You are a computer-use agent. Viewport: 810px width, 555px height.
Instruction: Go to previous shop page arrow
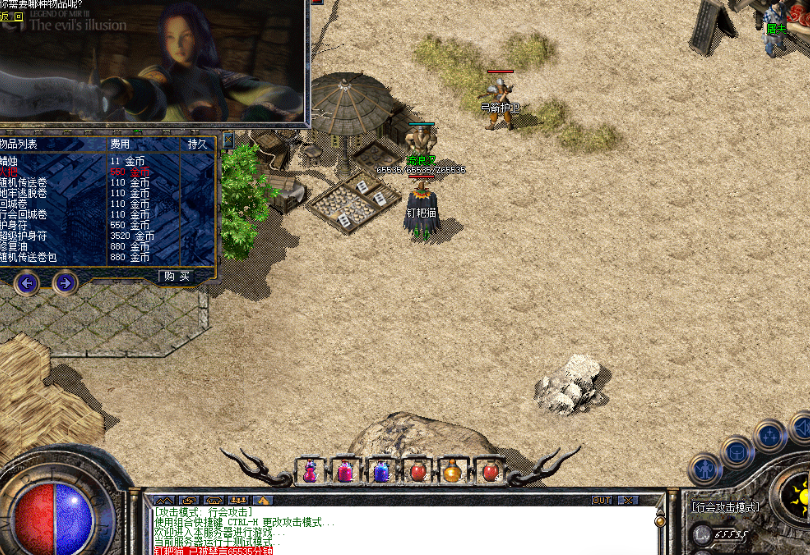click(x=27, y=283)
